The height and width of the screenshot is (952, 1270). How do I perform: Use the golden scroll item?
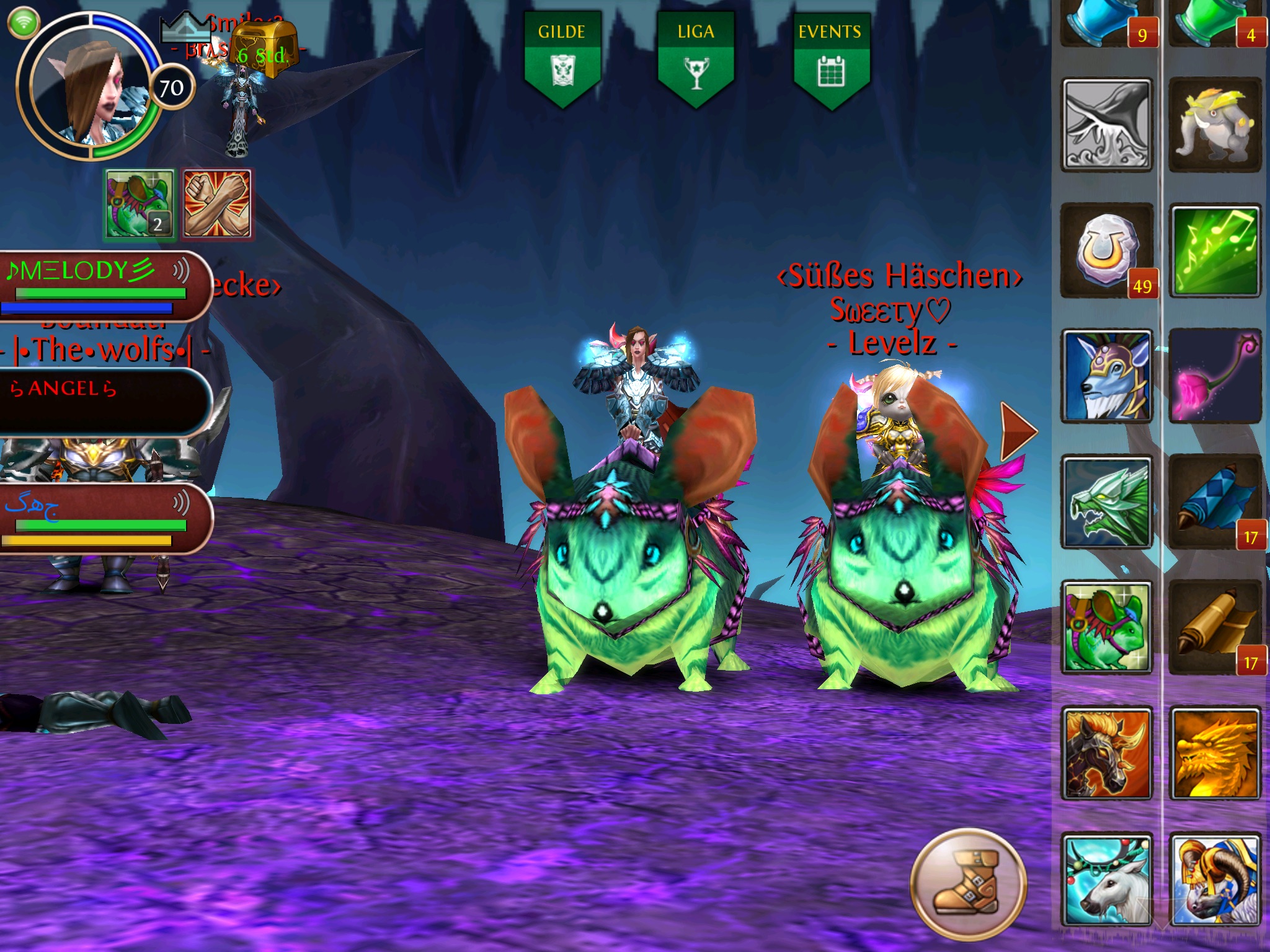point(1215,627)
